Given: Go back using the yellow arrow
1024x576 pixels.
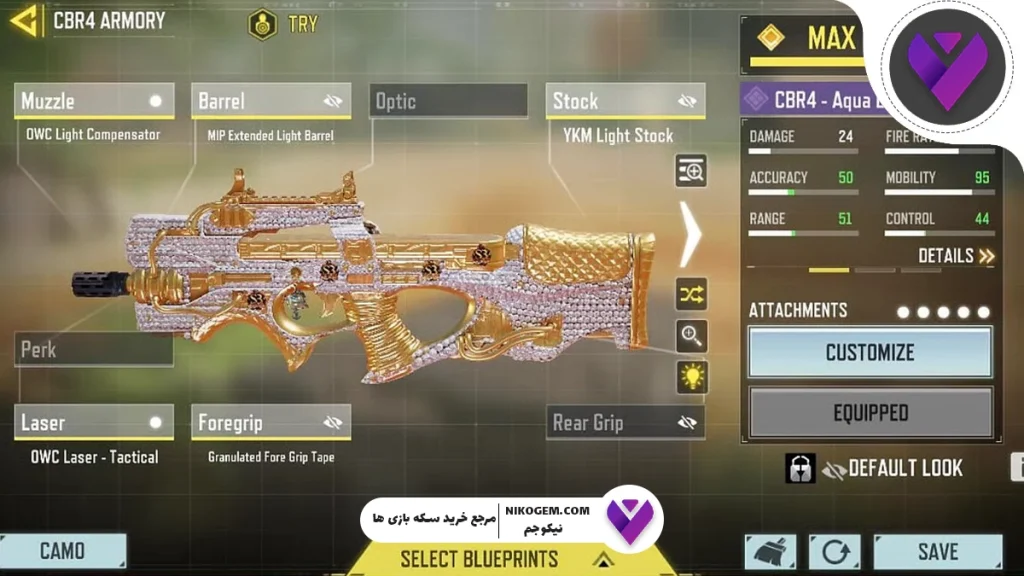Looking at the screenshot, I should tap(24, 20).
